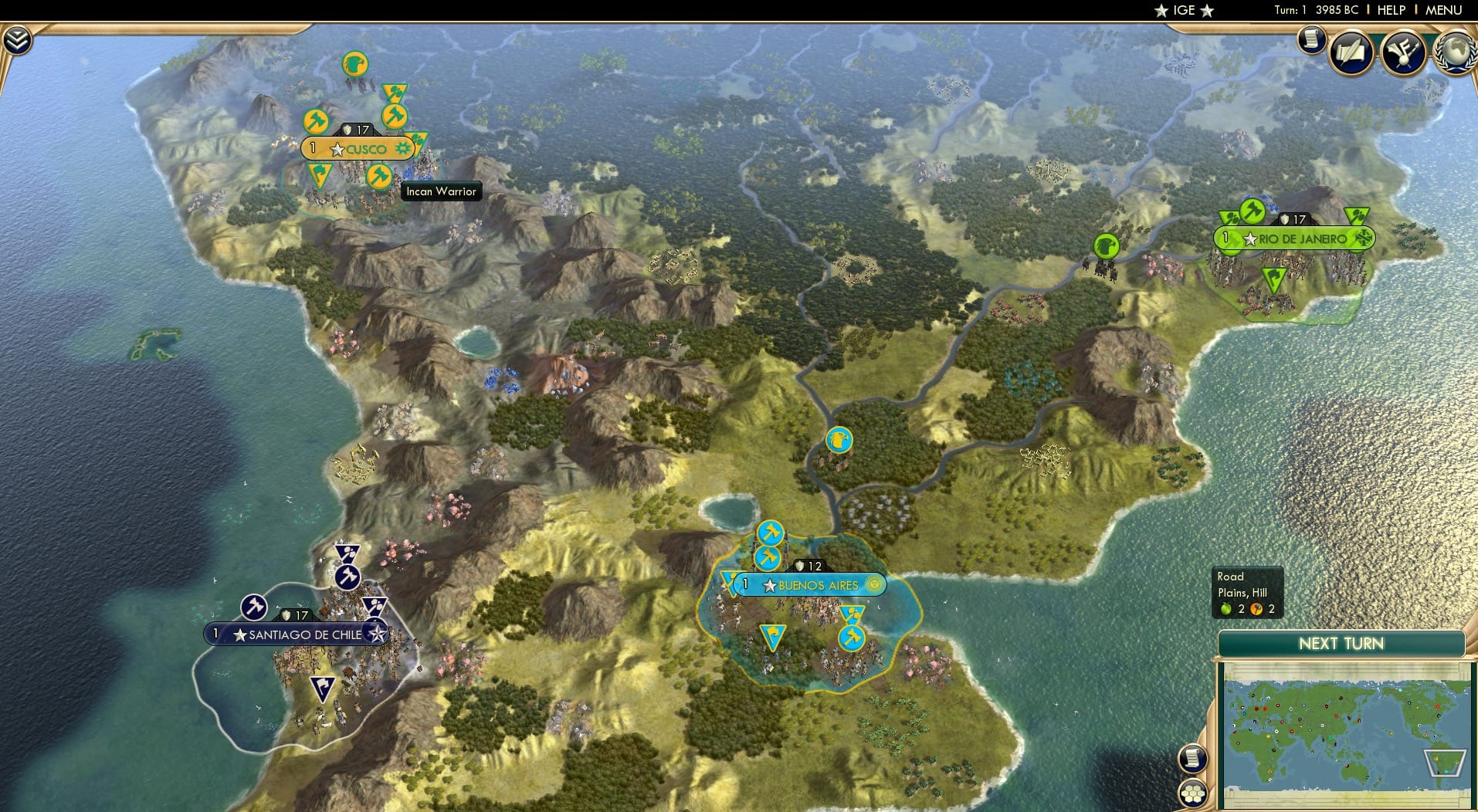Open the Notification log scroll icon

click(1310, 40)
